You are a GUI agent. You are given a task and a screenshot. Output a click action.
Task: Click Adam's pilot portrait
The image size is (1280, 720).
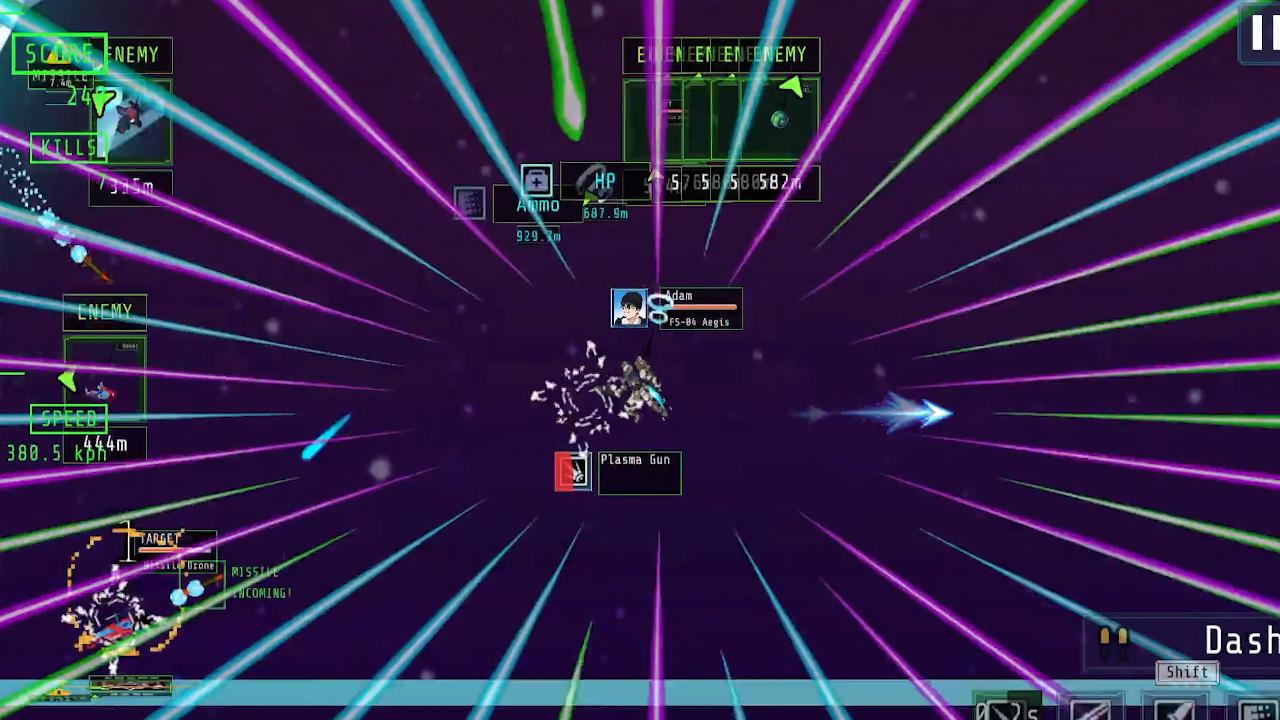(630, 308)
